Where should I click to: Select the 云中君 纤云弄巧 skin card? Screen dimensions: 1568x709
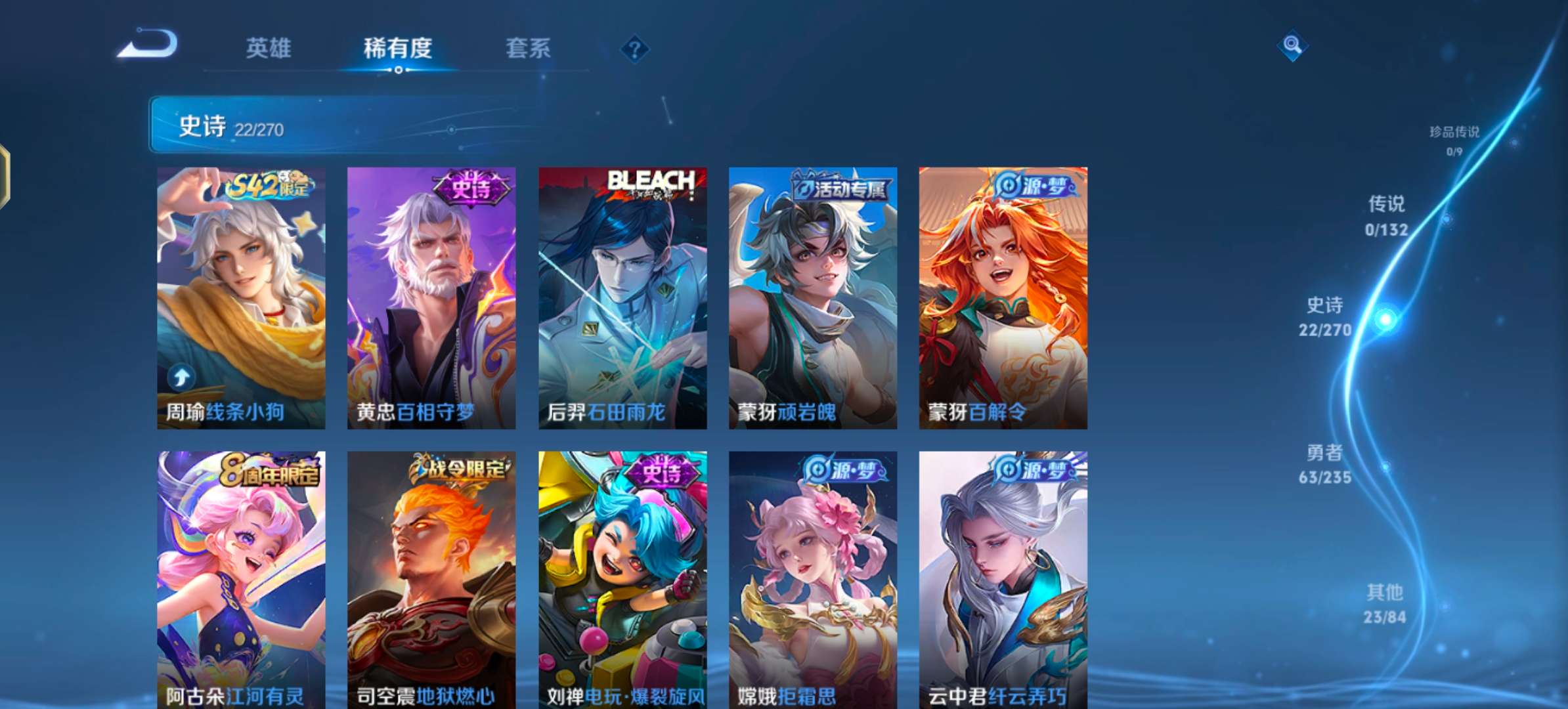point(1003,579)
